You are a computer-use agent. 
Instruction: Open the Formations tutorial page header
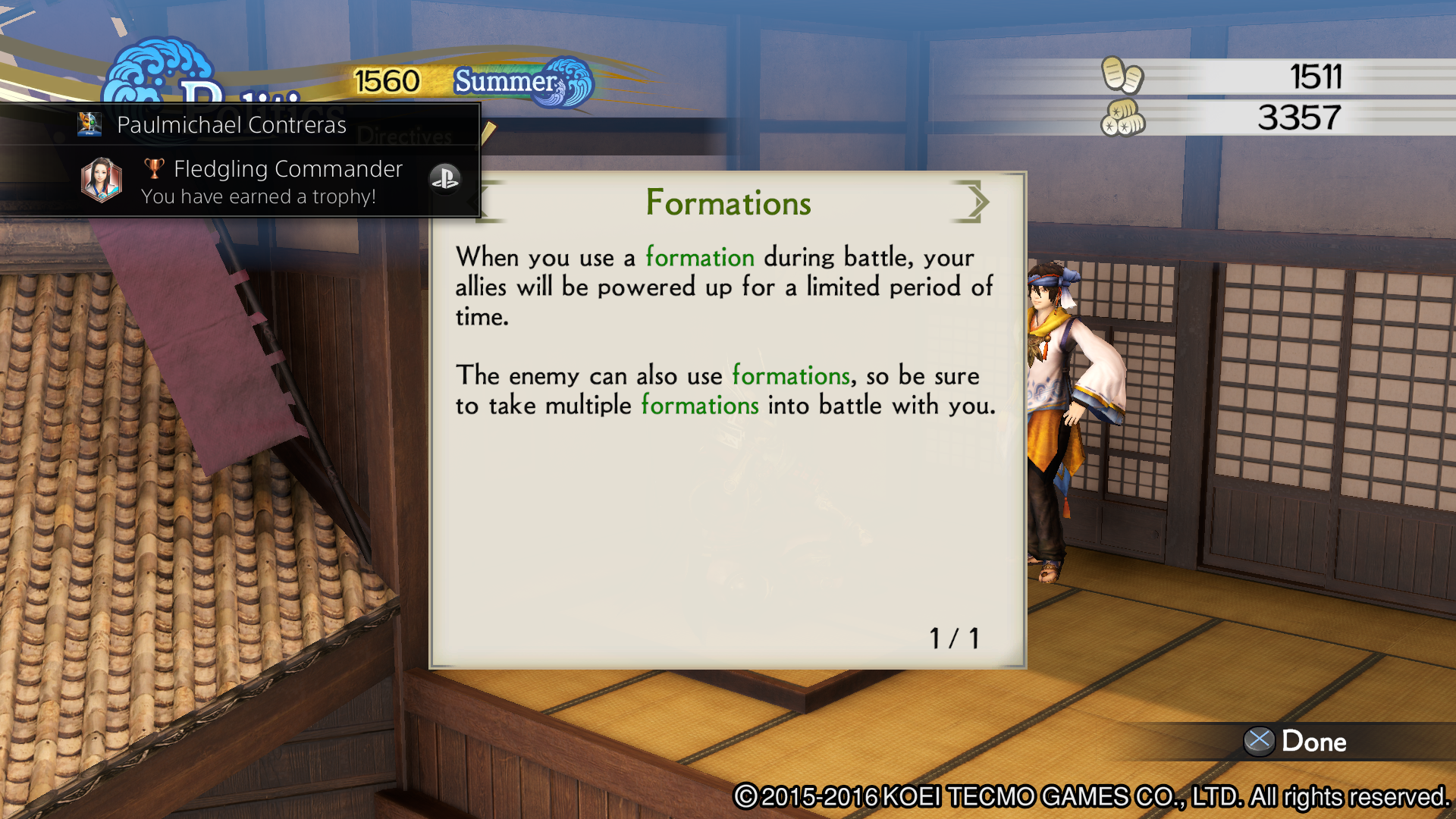coord(727,202)
